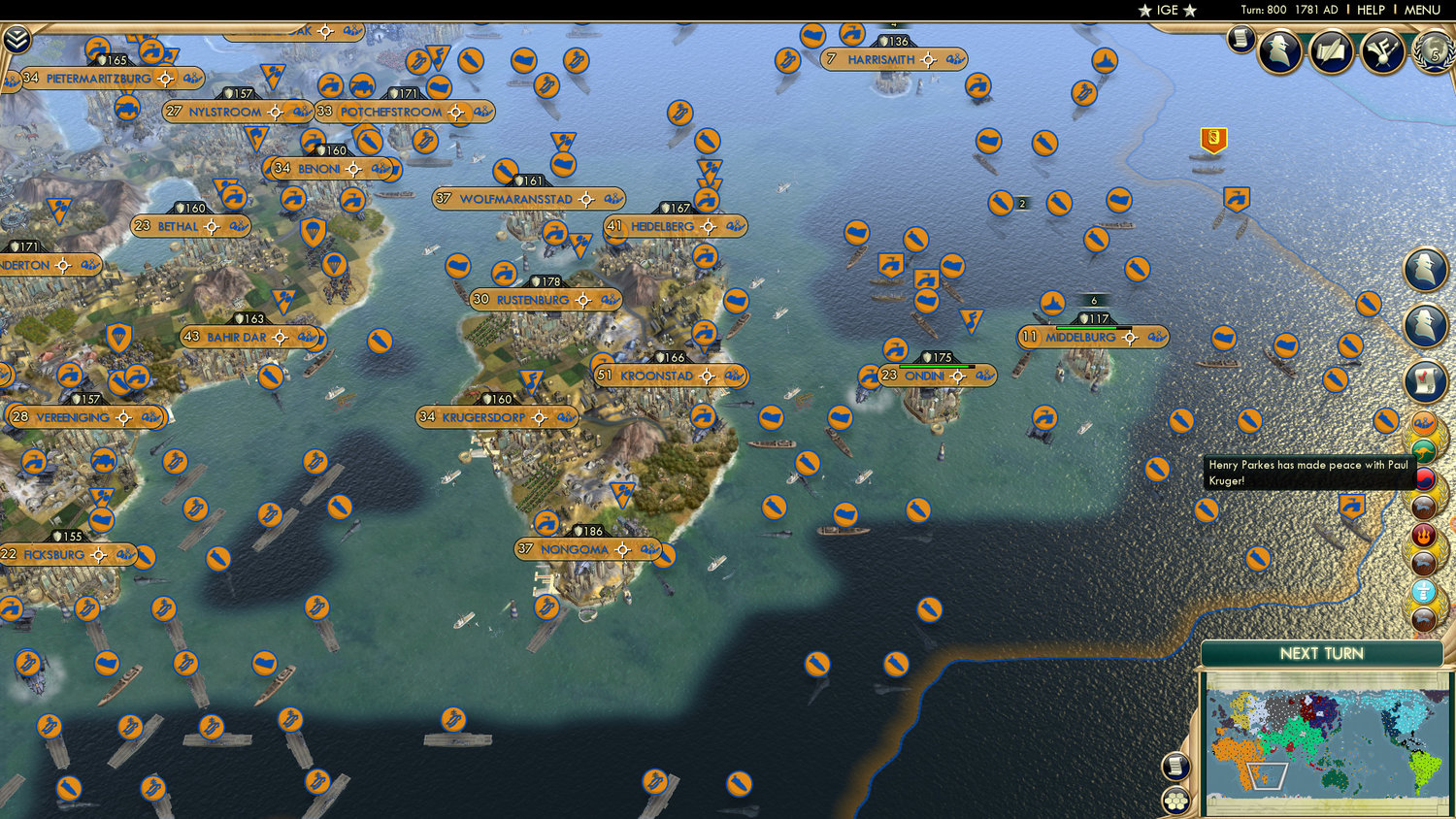Open map options scroll icon beside the minimap
1456x819 pixels.
[x=1175, y=767]
